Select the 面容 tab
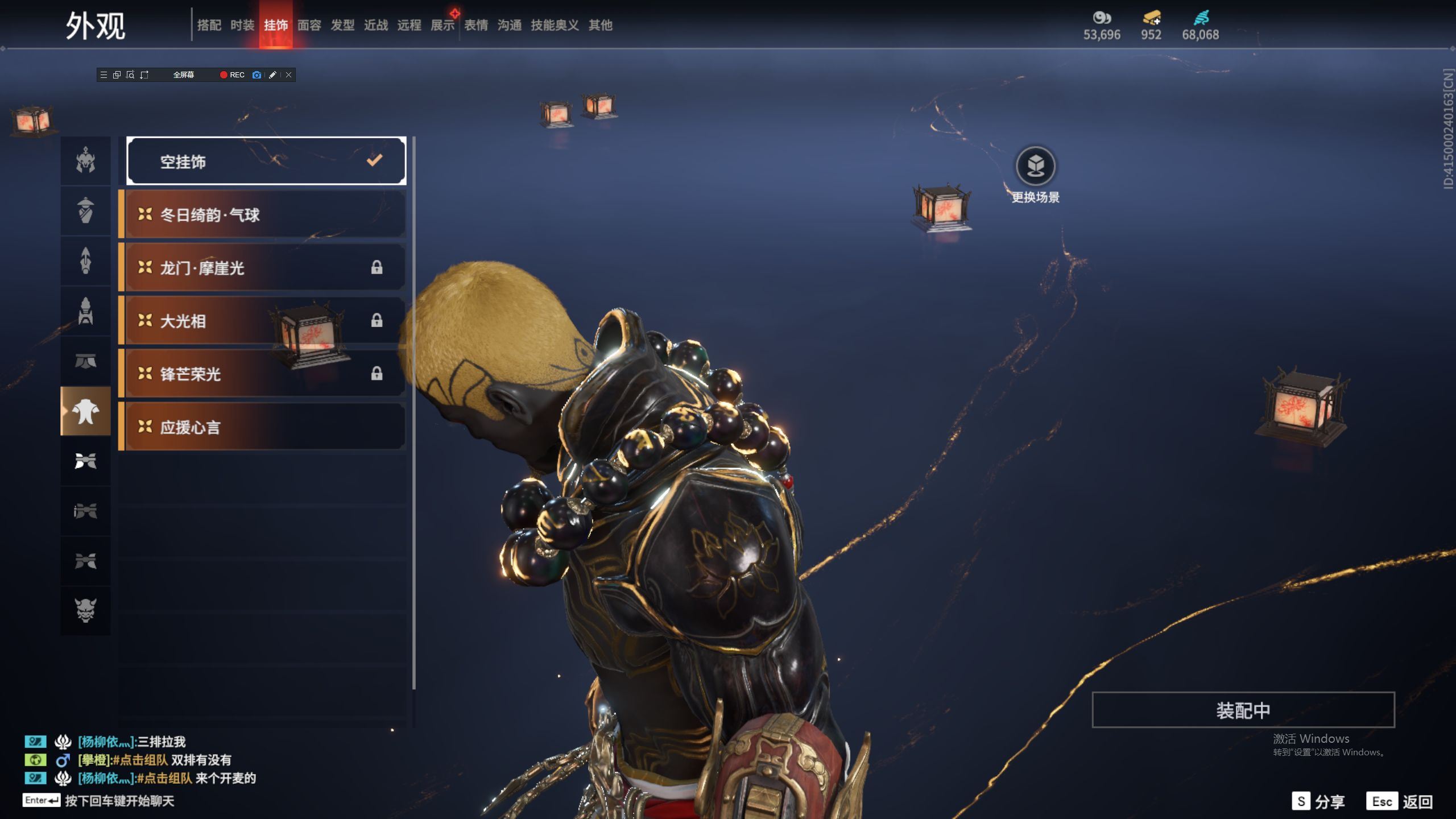This screenshot has width=1456, height=819. click(309, 25)
